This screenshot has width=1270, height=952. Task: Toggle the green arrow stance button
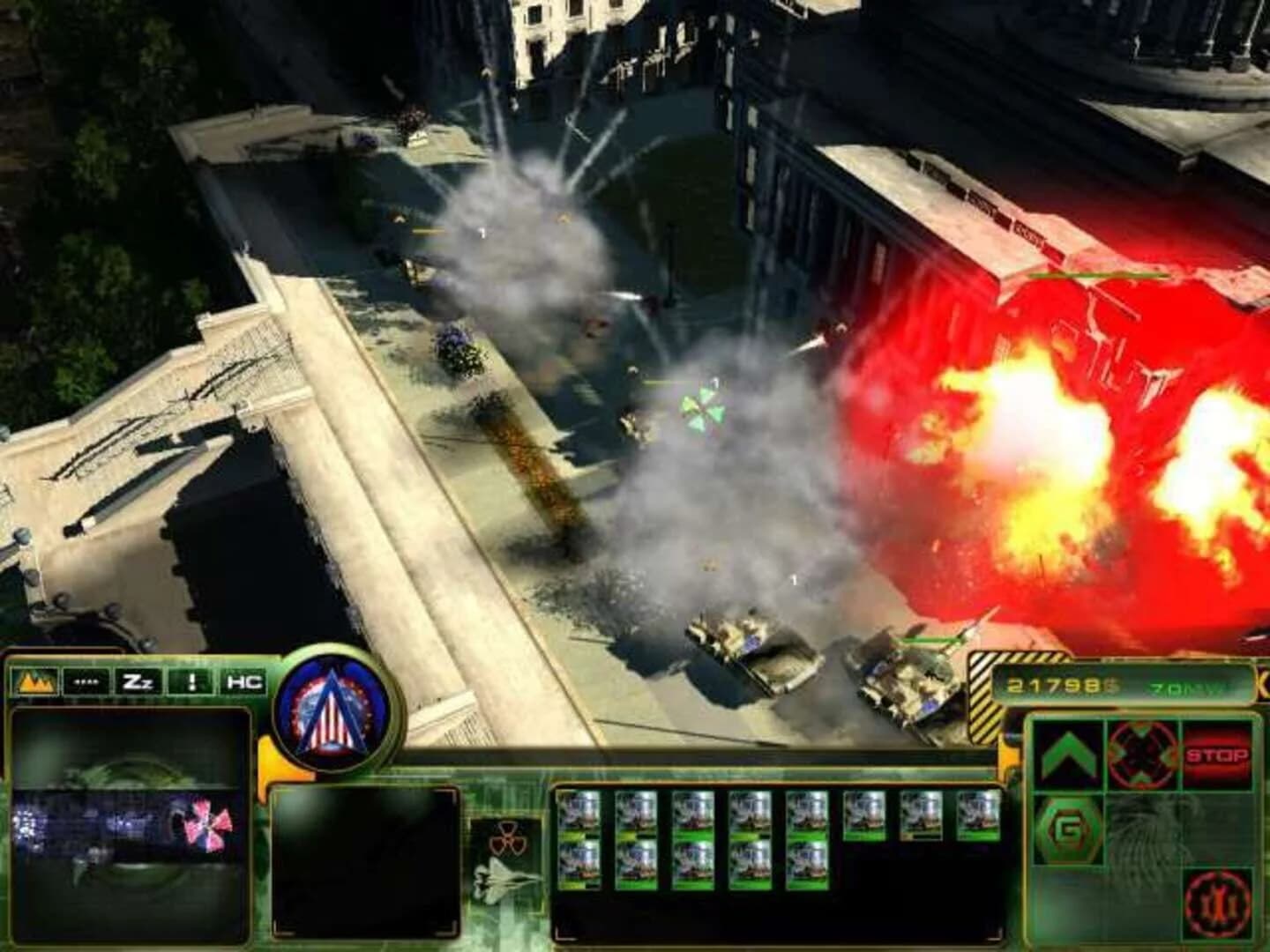pyautogui.click(x=1071, y=756)
